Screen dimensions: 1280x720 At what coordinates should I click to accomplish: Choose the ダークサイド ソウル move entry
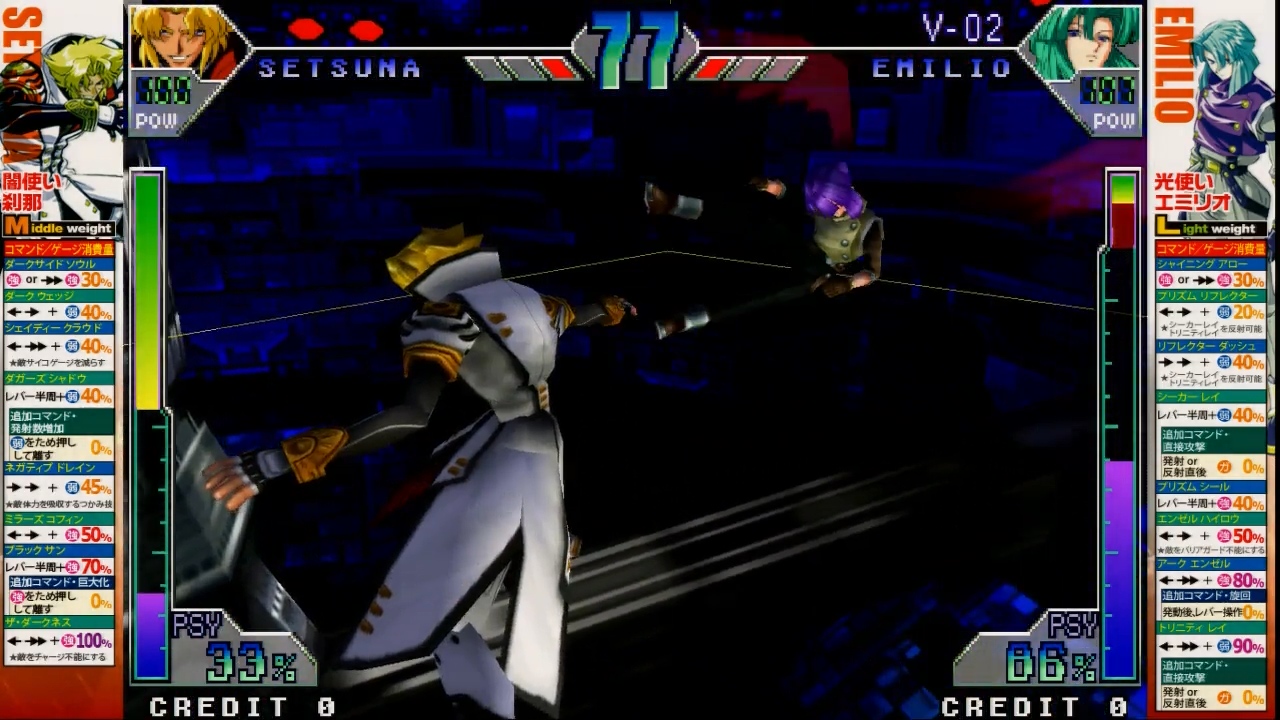pyautogui.click(x=59, y=264)
